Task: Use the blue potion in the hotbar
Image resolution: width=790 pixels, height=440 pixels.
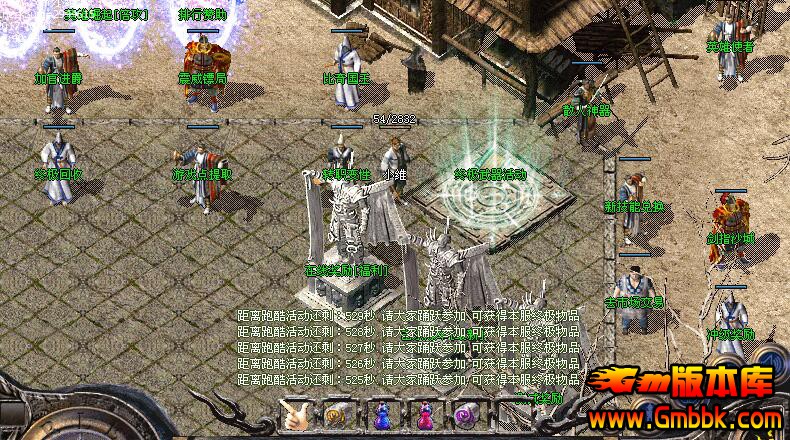Action: click(x=381, y=414)
